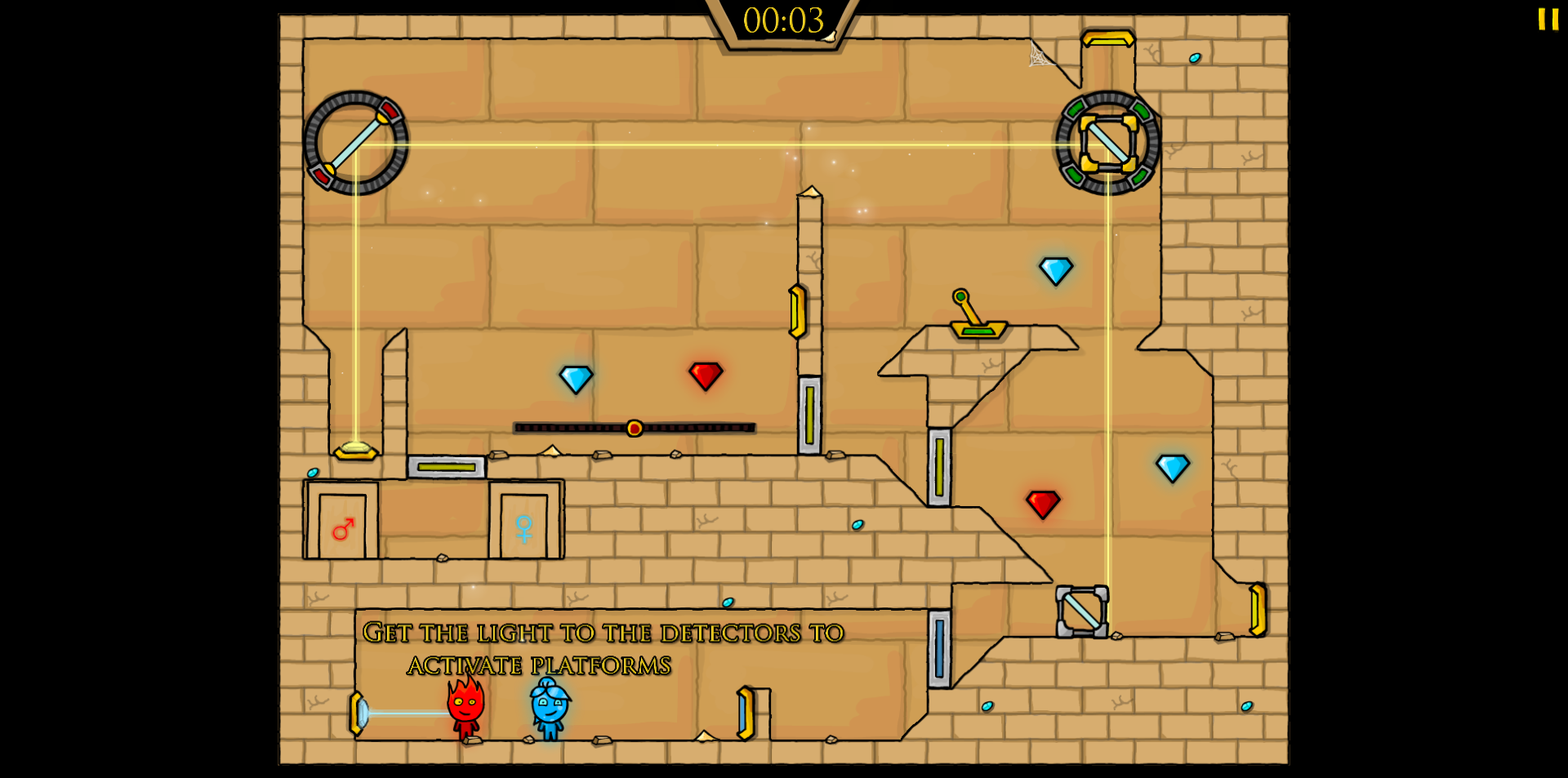Image resolution: width=1568 pixels, height=778 pixels.
Task: Open the Fireboy door with the male symbol
Action: click(x=342, y=527)
